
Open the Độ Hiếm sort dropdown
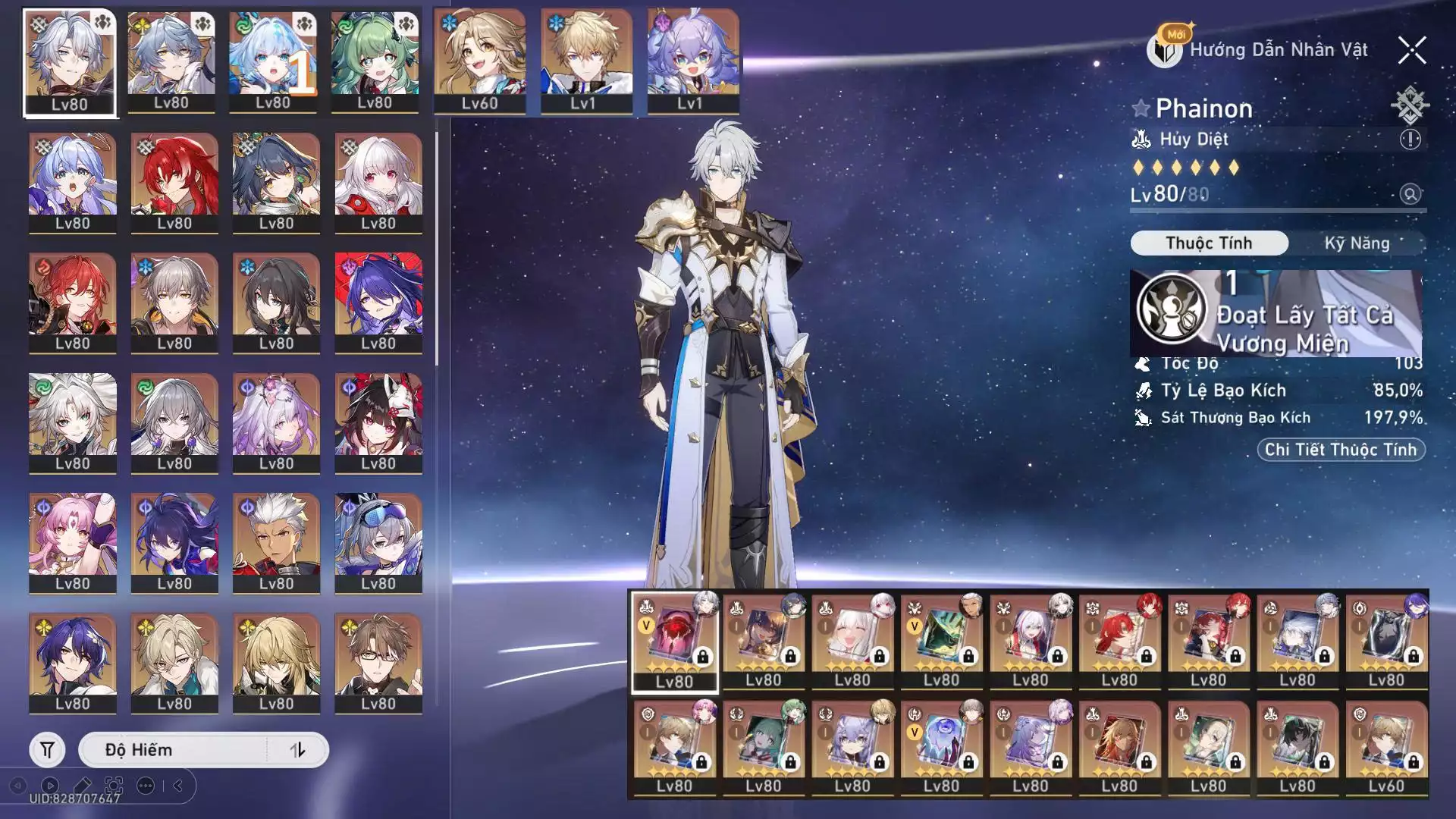point(174,750)
